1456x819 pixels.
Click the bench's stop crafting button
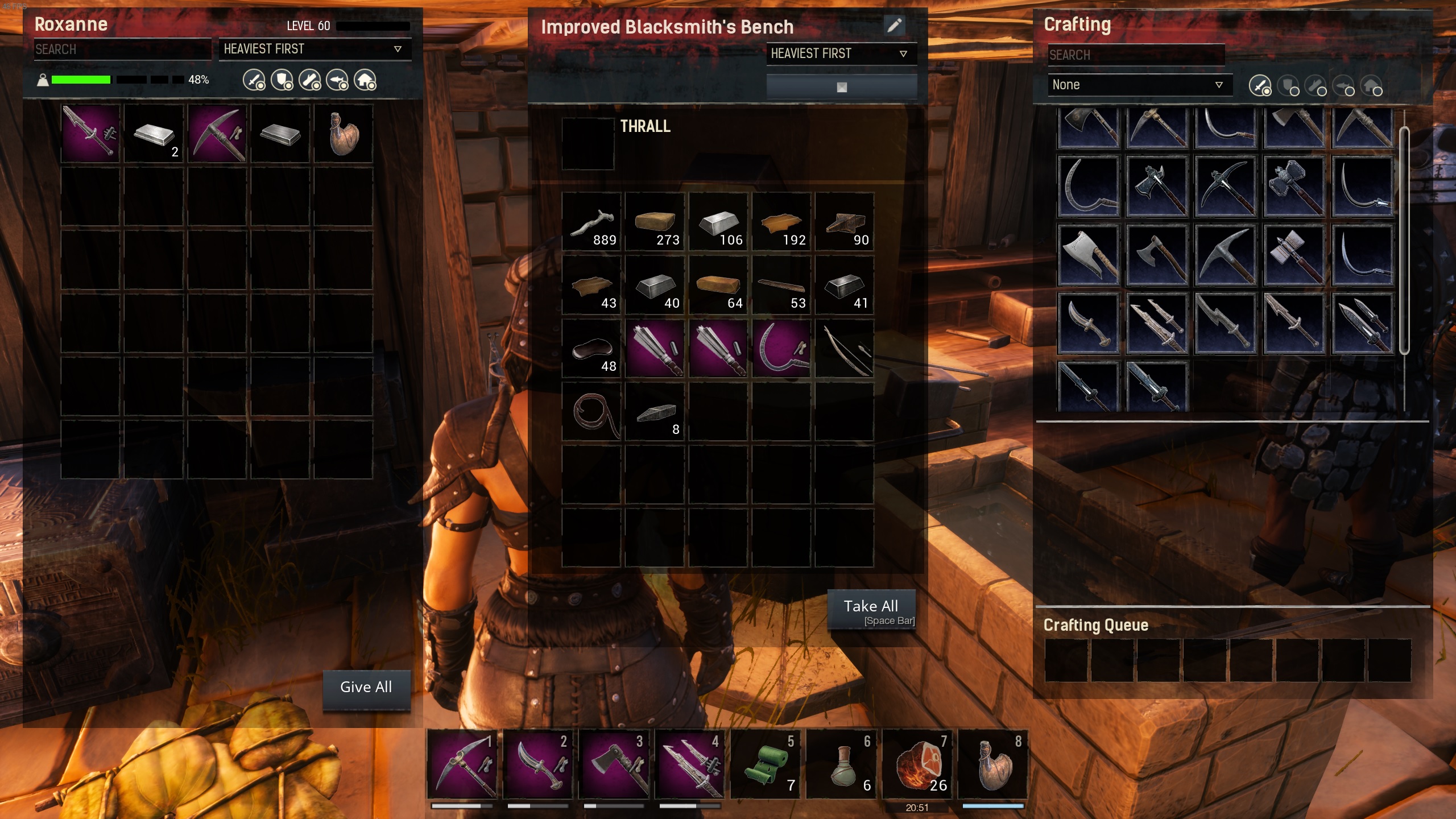[x=841, y=87]
